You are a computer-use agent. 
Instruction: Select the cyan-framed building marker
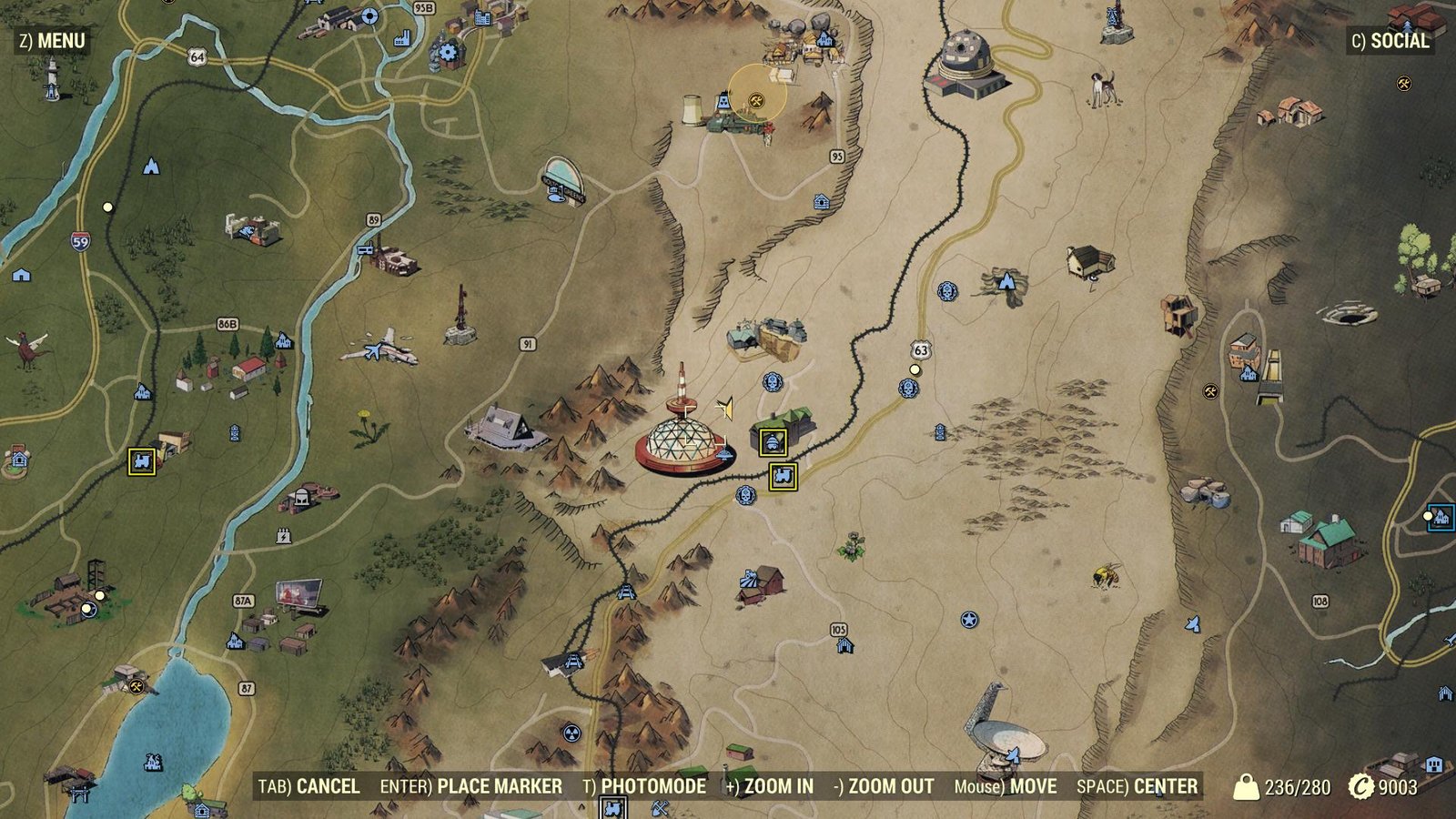pyautogui.click(x=1441, y=518)
